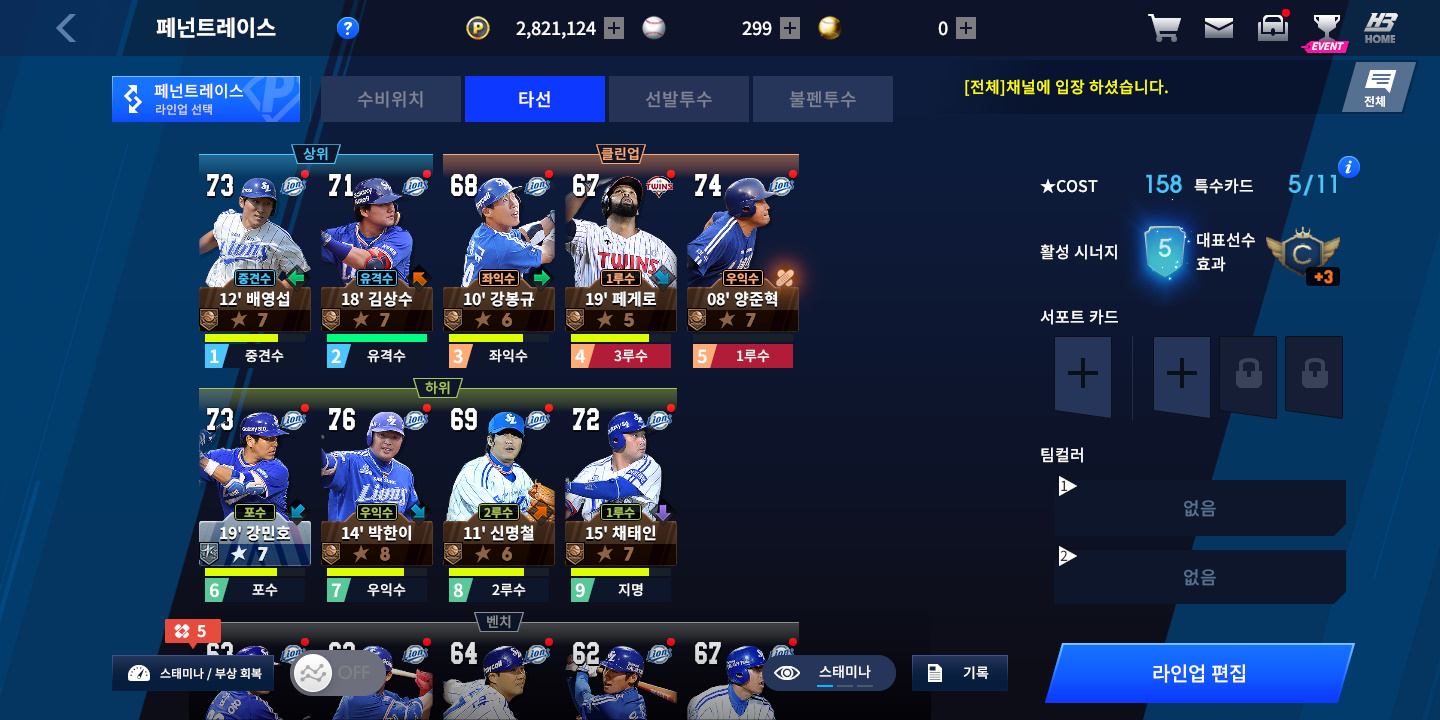The image size is (1440, 720).
Task: Return to the HOME screen
Action: tap(1380, 28)
